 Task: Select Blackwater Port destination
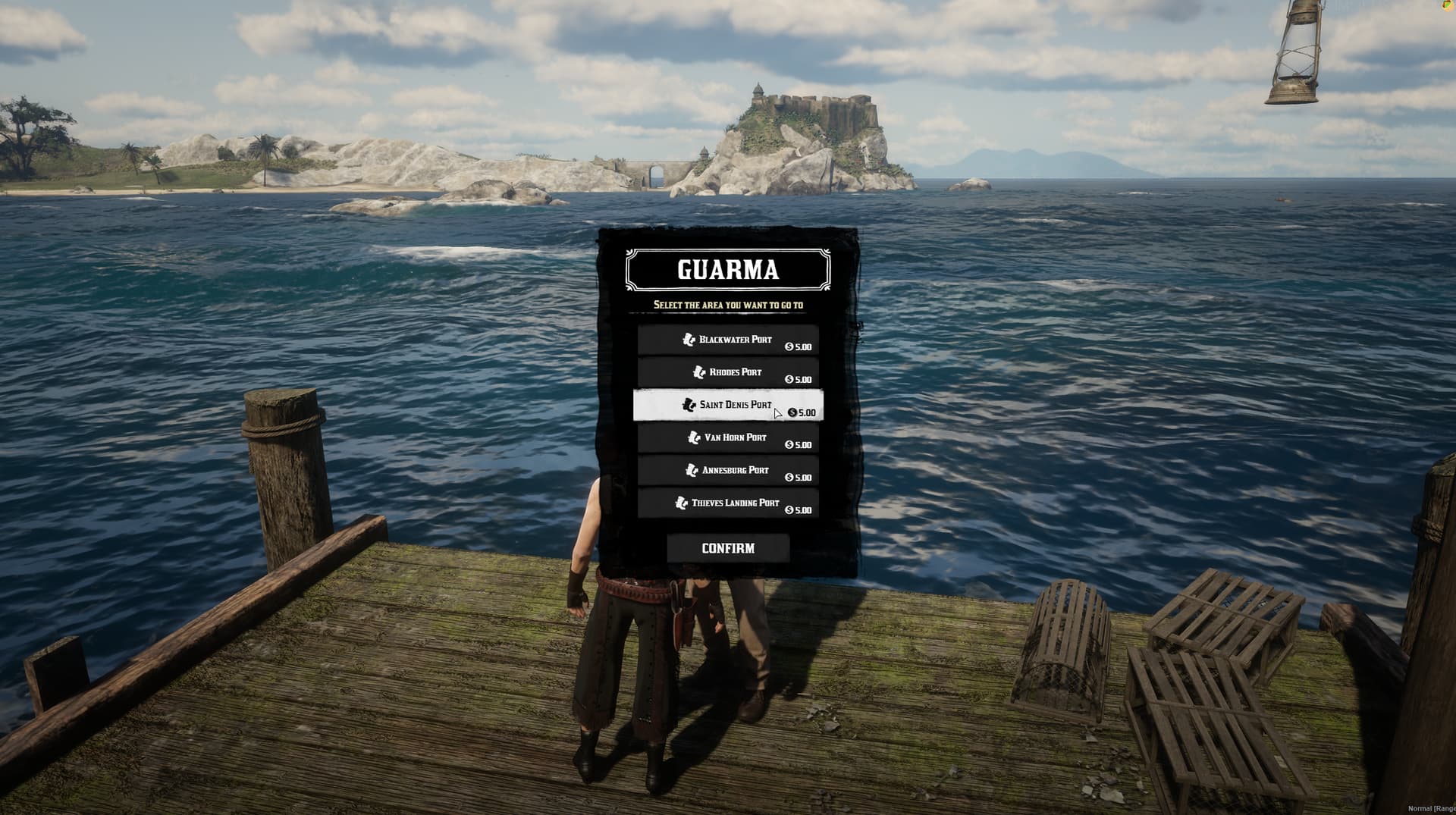pyautogui.click(x=728, y=340)
